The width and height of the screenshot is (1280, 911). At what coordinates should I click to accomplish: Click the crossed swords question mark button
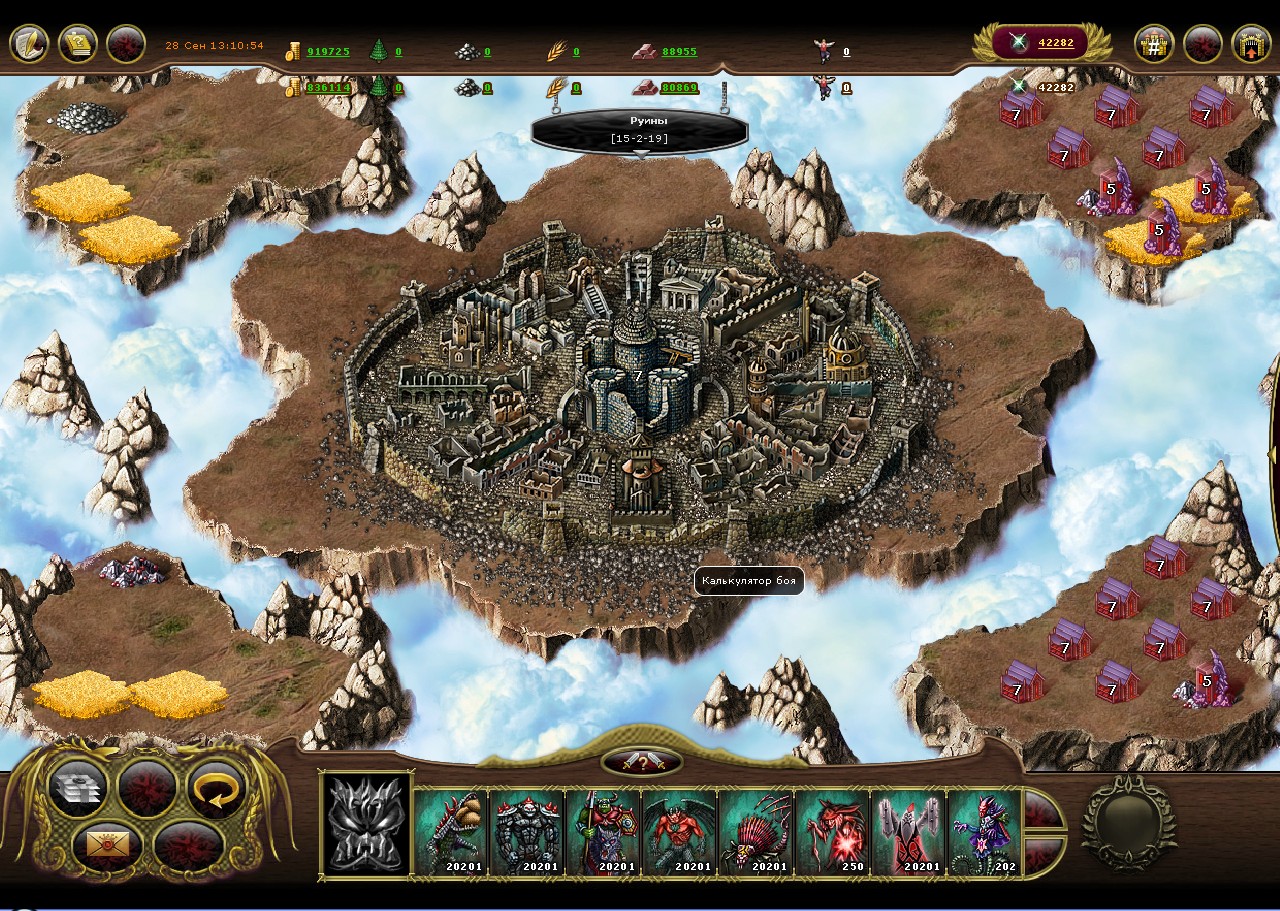click(x=641, y=762)
